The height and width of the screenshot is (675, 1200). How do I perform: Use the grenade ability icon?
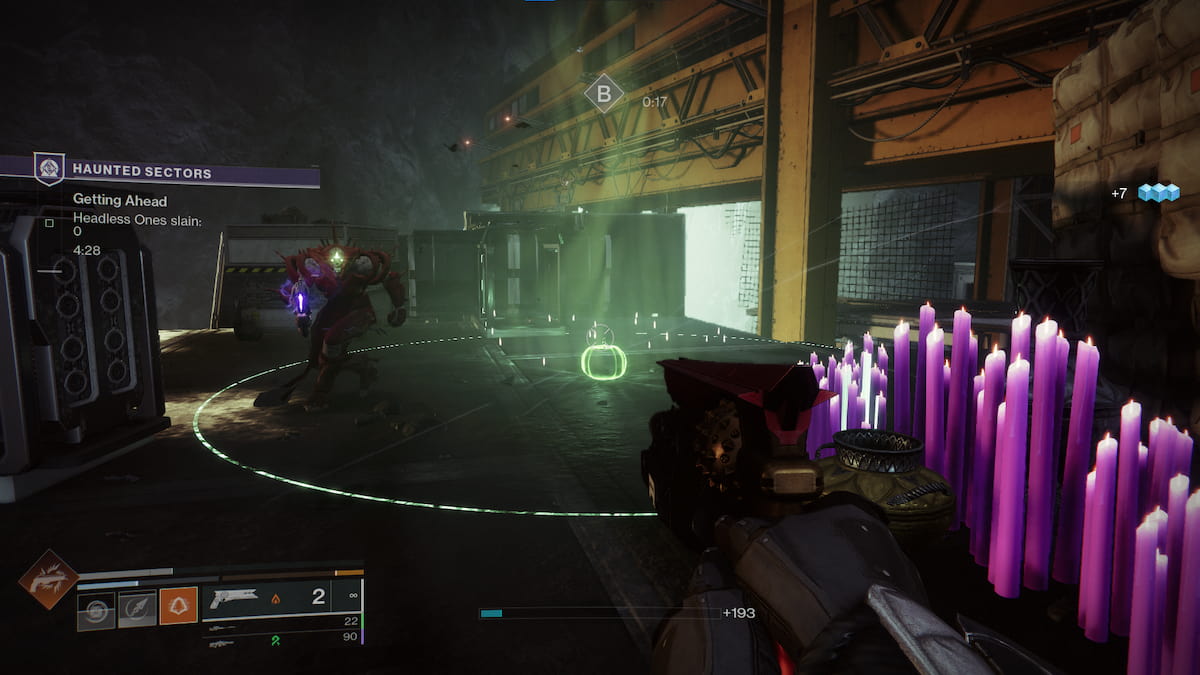[x=97, y=609]
